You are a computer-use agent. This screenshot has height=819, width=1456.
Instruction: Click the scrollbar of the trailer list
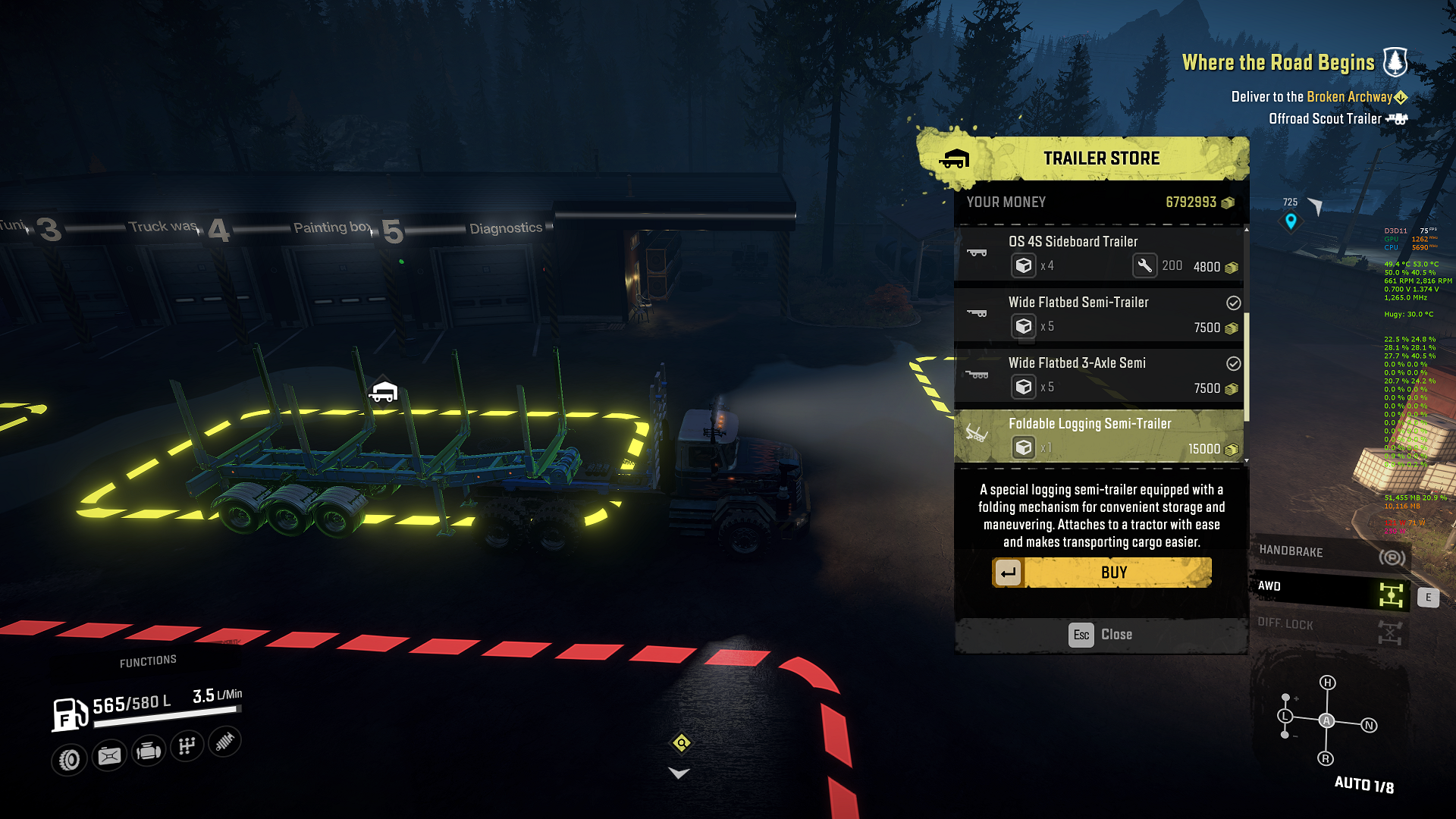(x=1246, y=364)
